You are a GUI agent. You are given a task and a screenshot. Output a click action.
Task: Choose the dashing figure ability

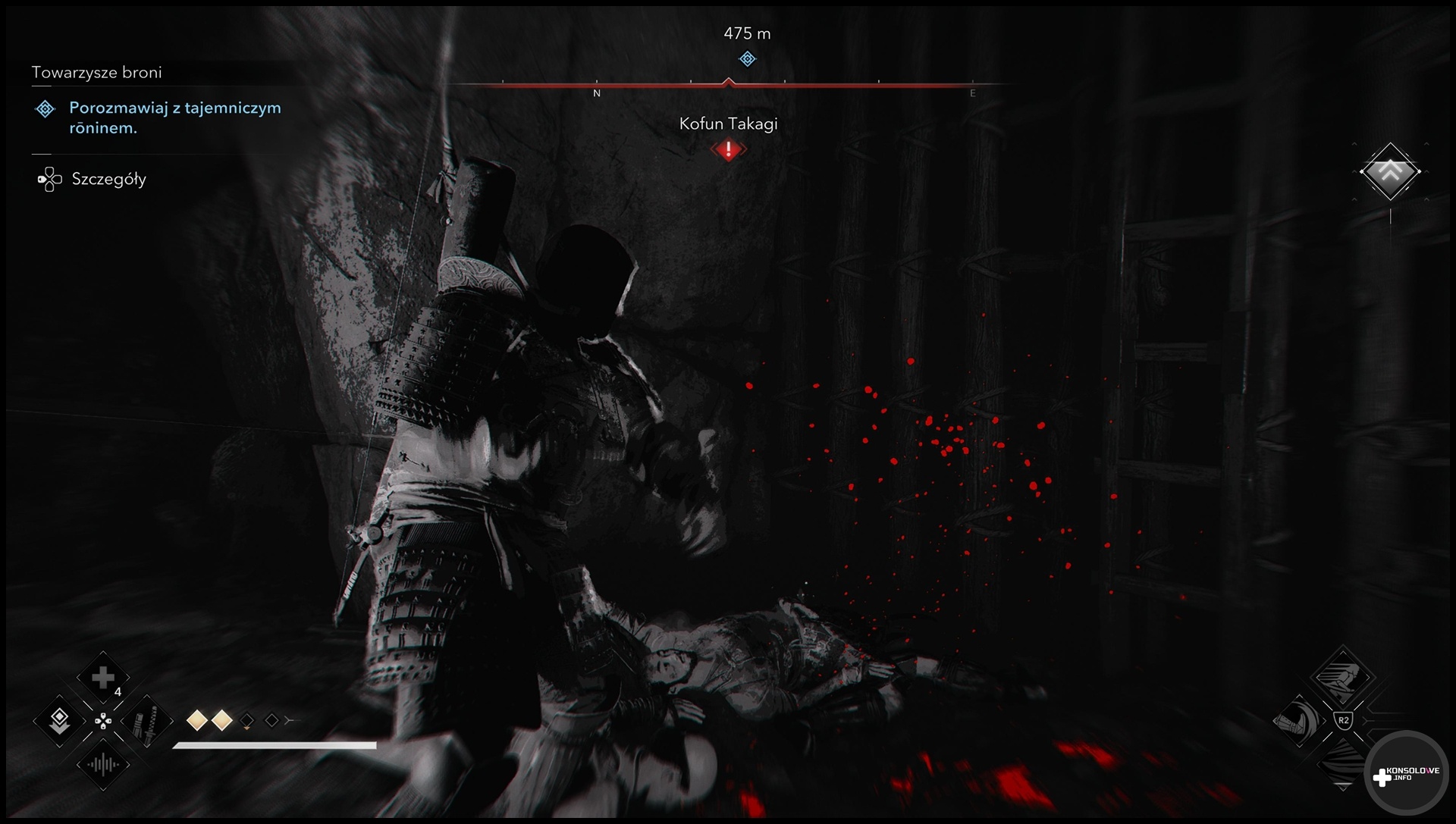click(x=1342, y=676)
